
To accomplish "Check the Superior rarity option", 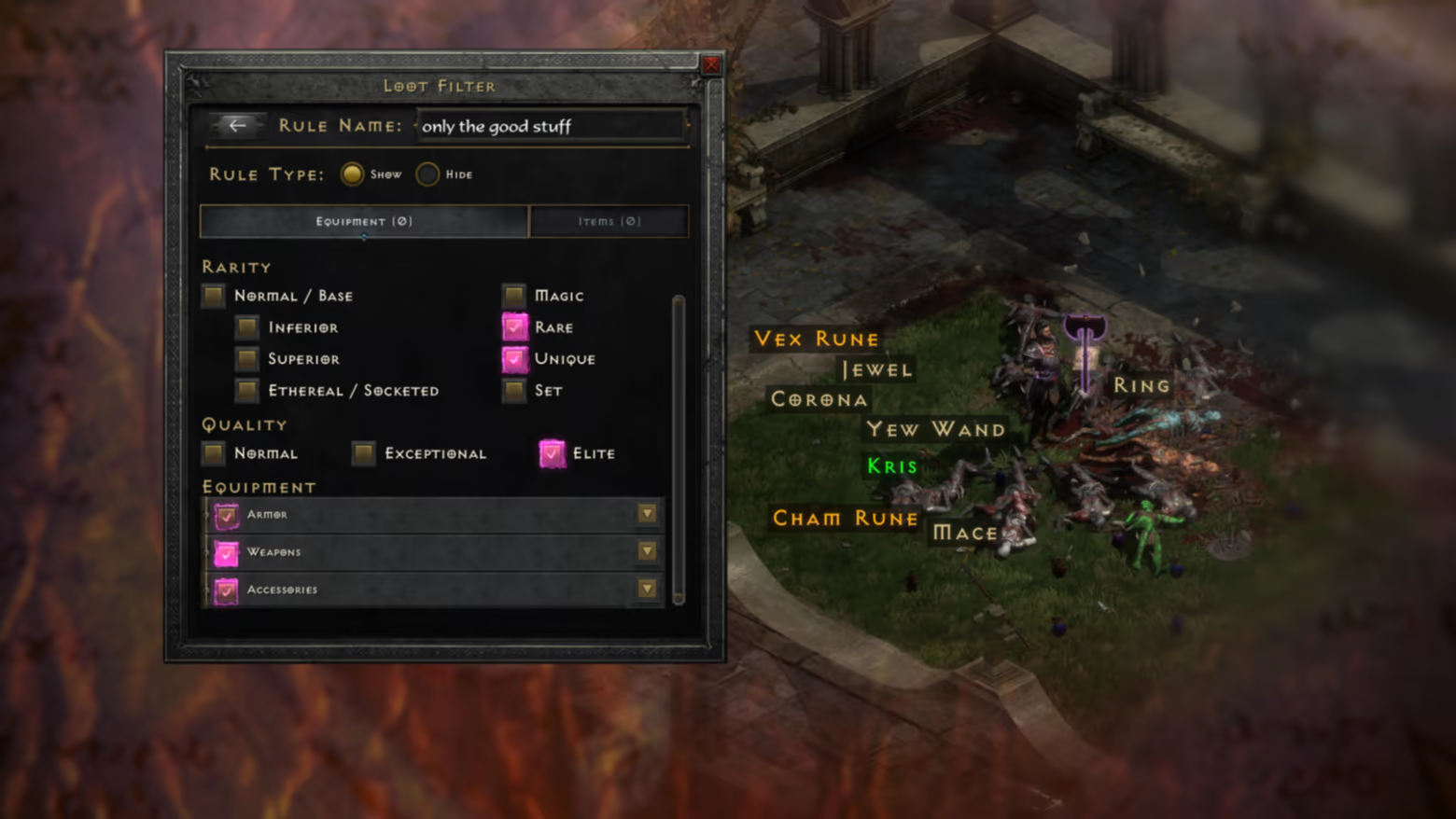I will coord(247,359).
